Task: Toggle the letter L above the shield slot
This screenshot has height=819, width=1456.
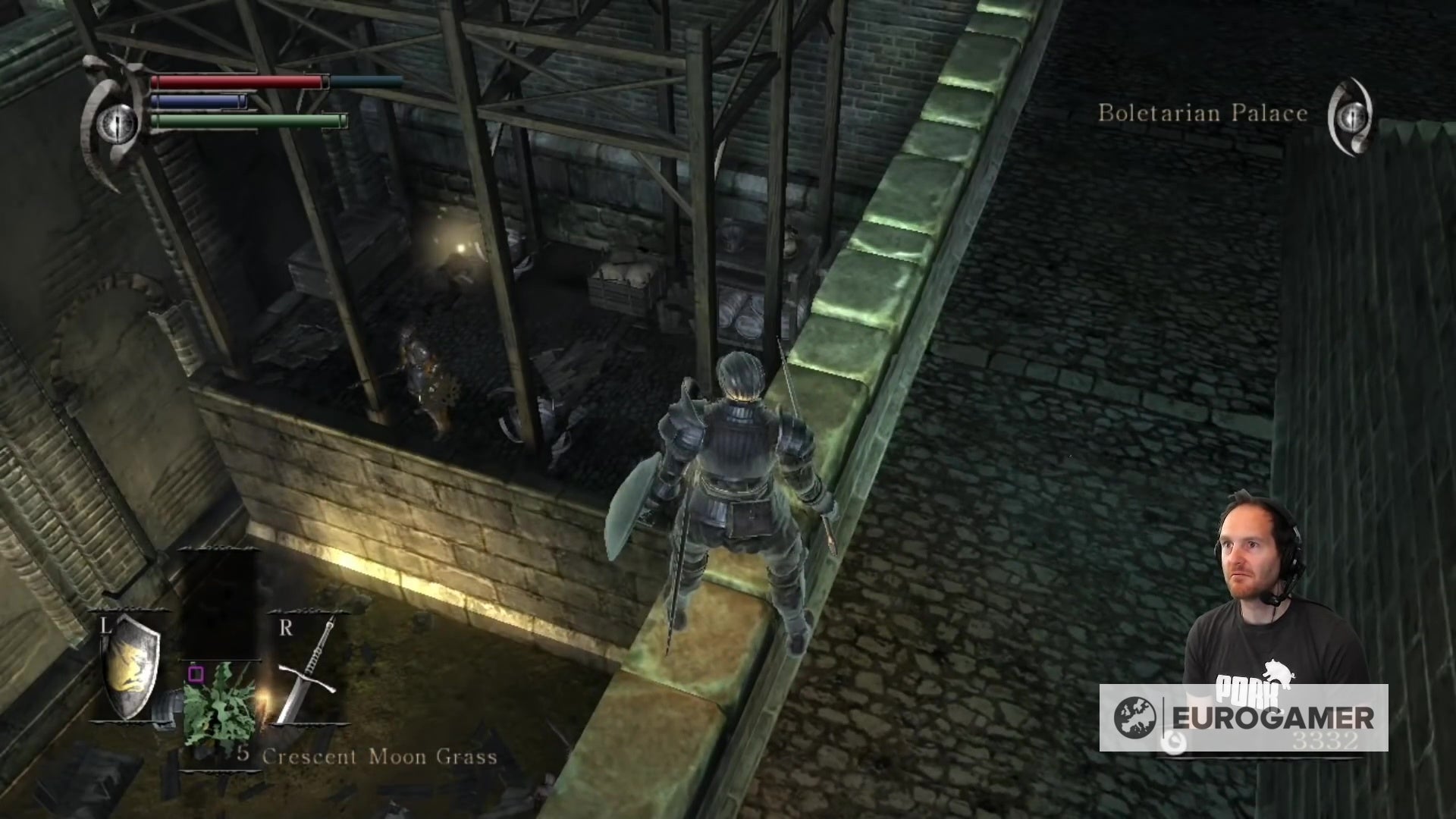Action: (x=105, y=626)
